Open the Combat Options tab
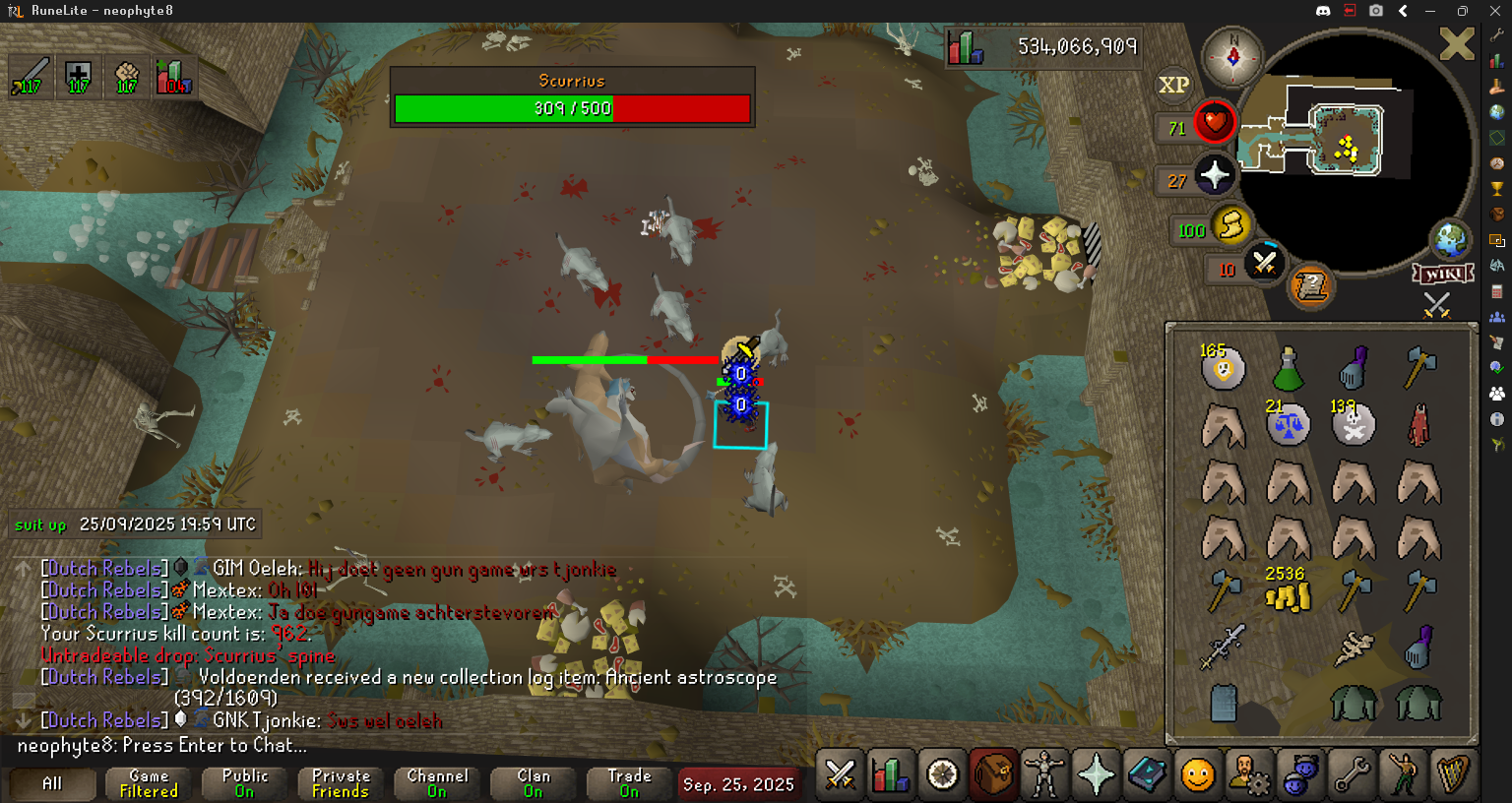 [x=840, y=775]
